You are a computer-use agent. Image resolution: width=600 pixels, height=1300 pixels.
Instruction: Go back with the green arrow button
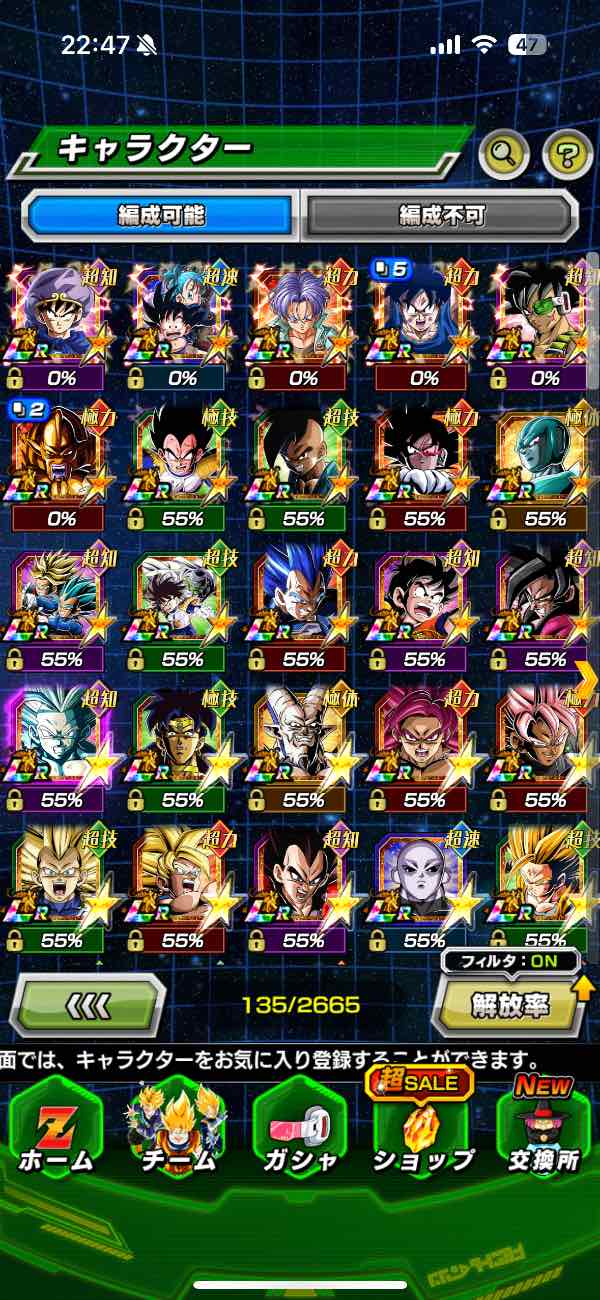click(x=88, y=1004)
